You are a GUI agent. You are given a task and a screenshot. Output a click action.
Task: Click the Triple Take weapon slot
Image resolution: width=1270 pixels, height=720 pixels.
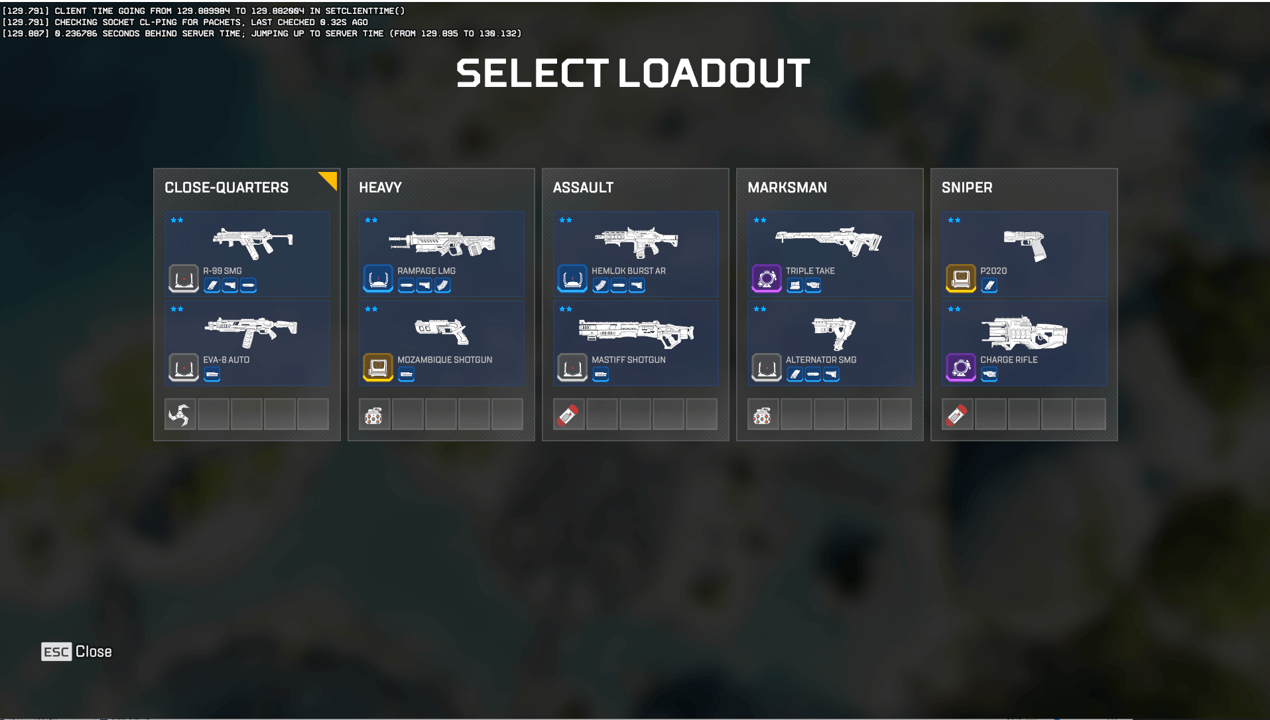[x=829, y=254]
